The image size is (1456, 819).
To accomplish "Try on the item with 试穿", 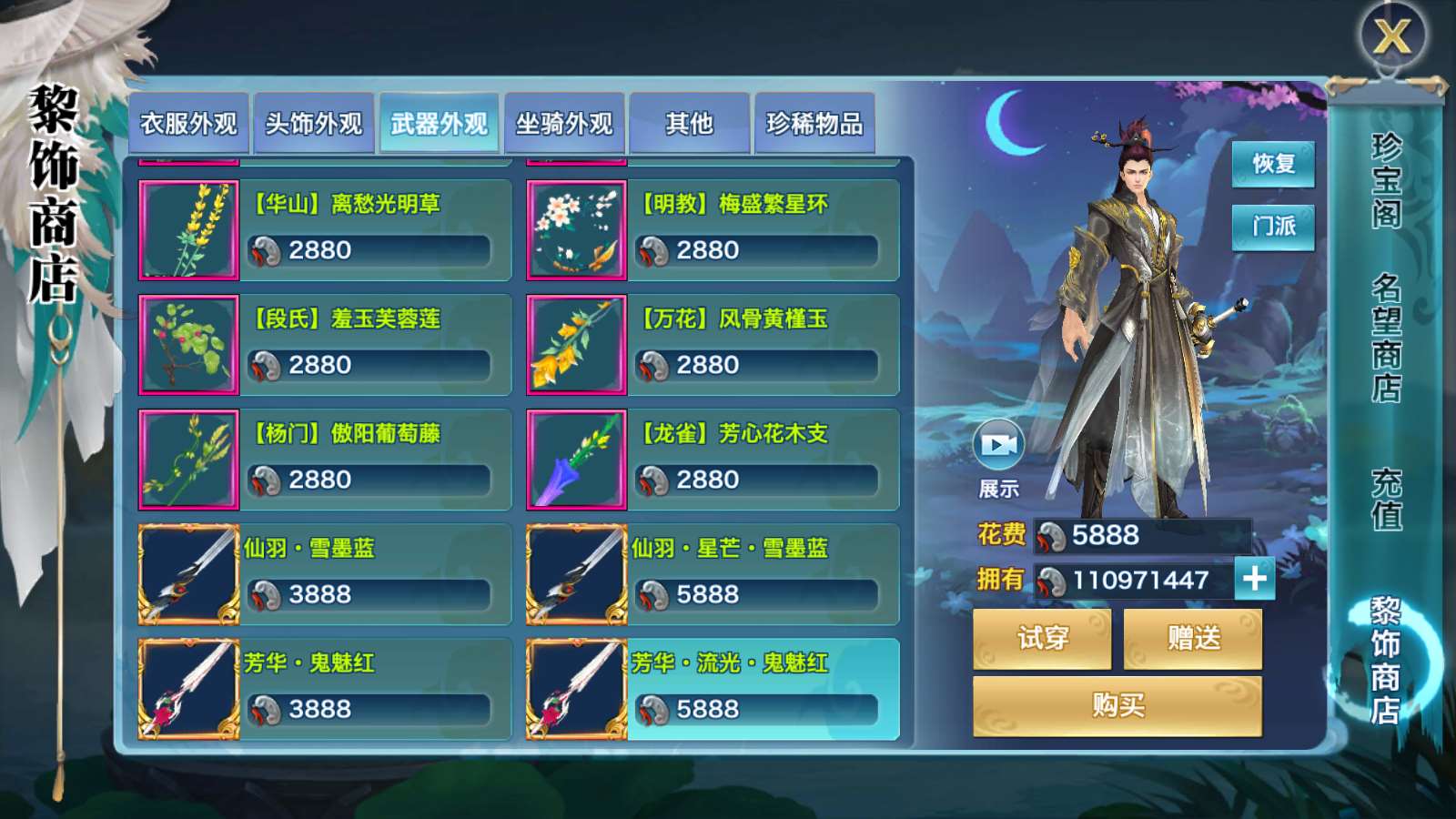I will click(x=1042, y=638).
